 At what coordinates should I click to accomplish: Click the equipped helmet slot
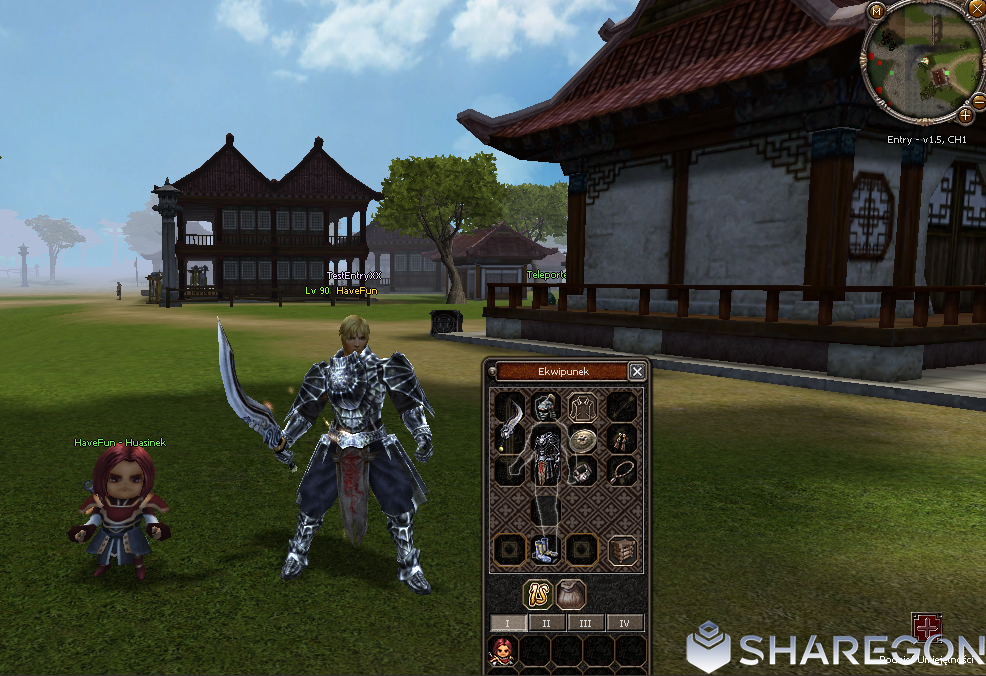point(545,407)
